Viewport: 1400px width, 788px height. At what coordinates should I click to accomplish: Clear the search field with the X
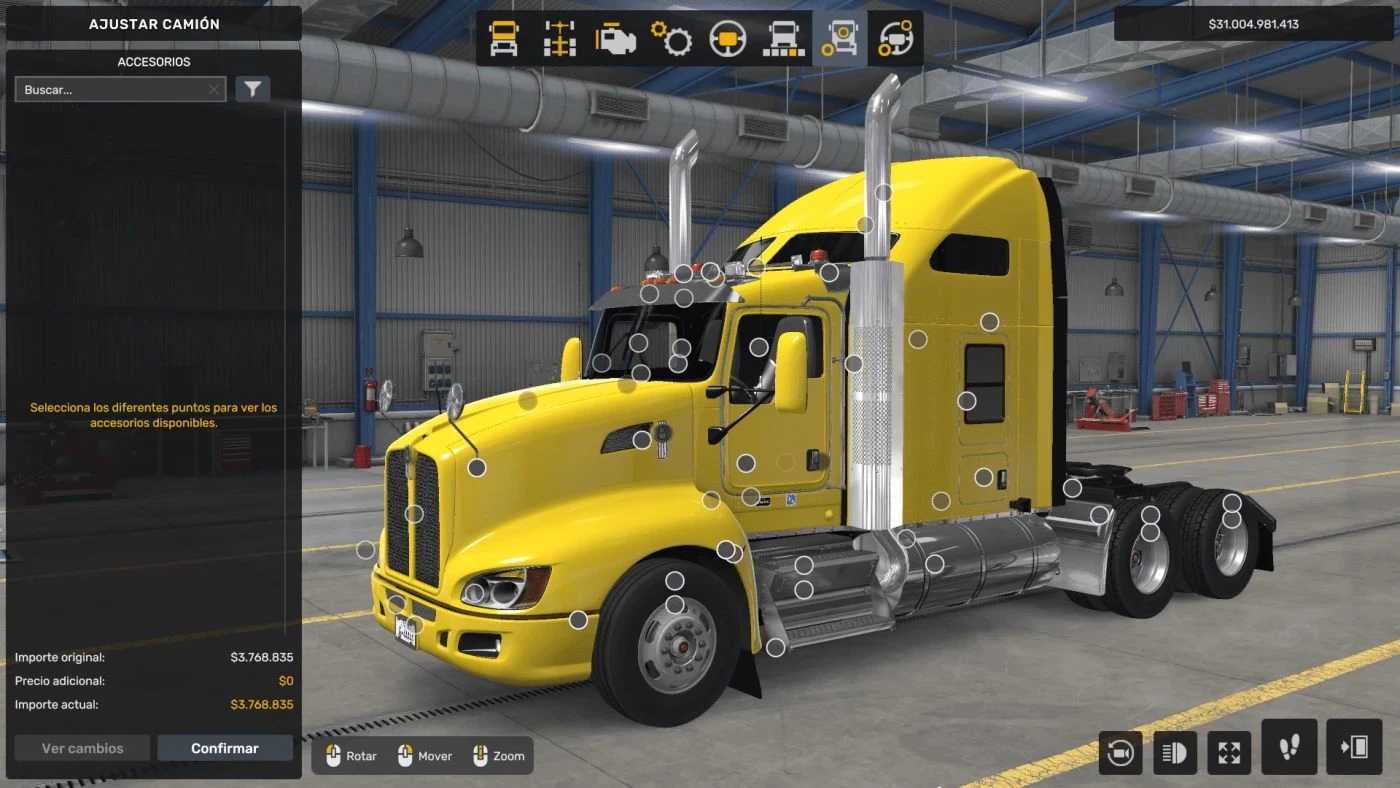tap(214, 90)
